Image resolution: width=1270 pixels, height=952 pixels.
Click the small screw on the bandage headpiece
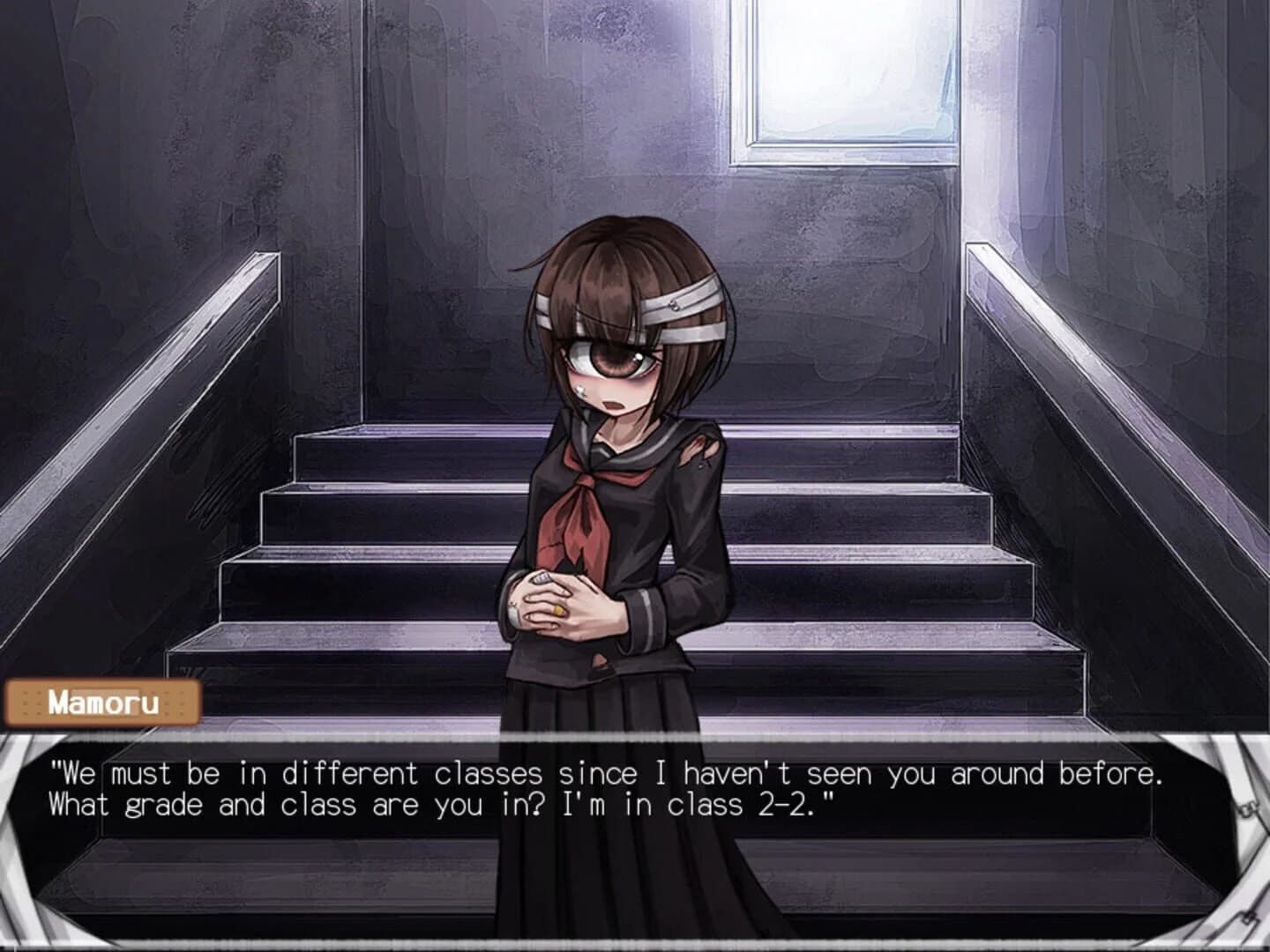674,305
